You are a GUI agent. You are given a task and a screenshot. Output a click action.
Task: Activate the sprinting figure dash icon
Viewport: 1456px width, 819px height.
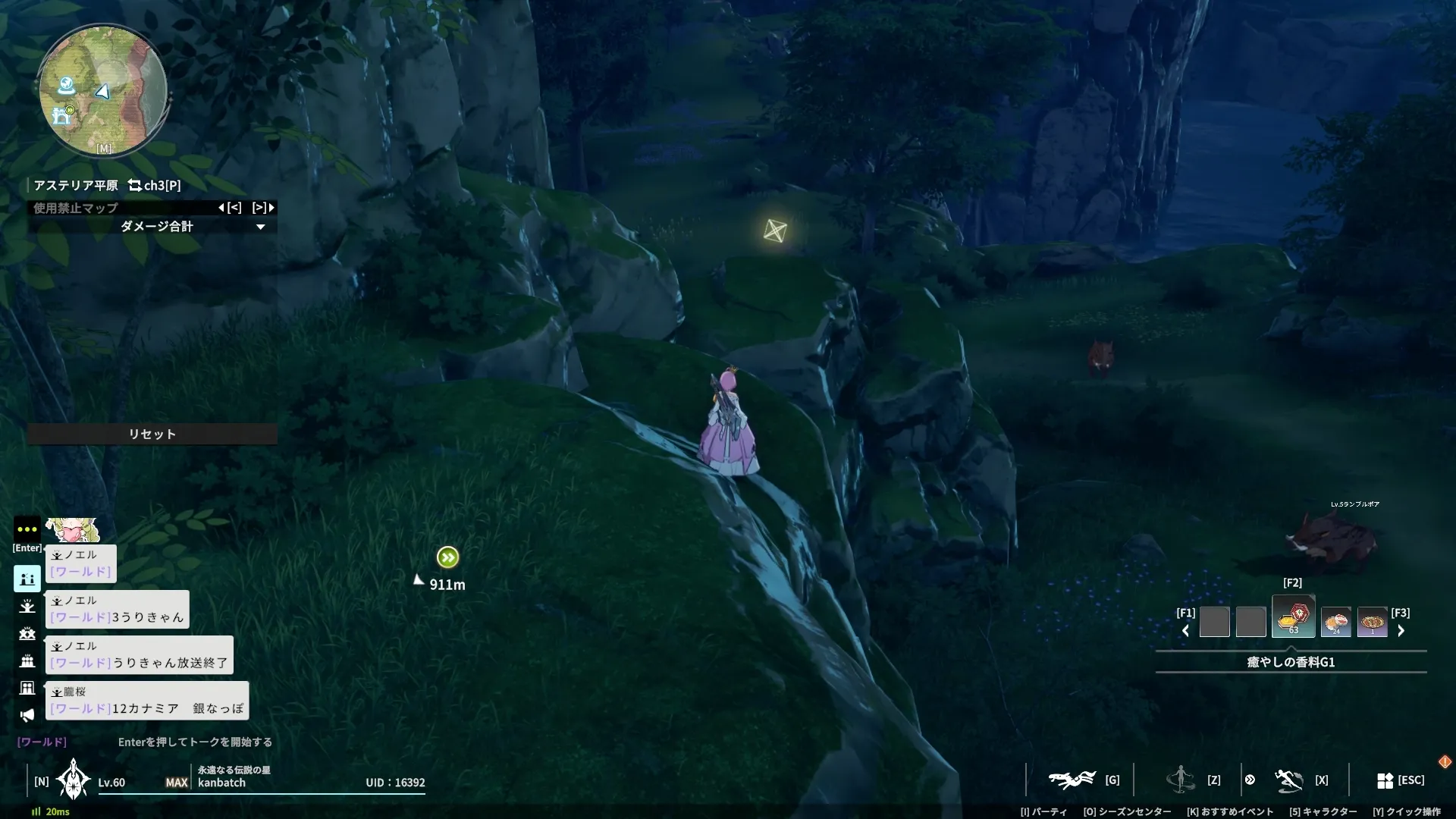pos(1288,780)
